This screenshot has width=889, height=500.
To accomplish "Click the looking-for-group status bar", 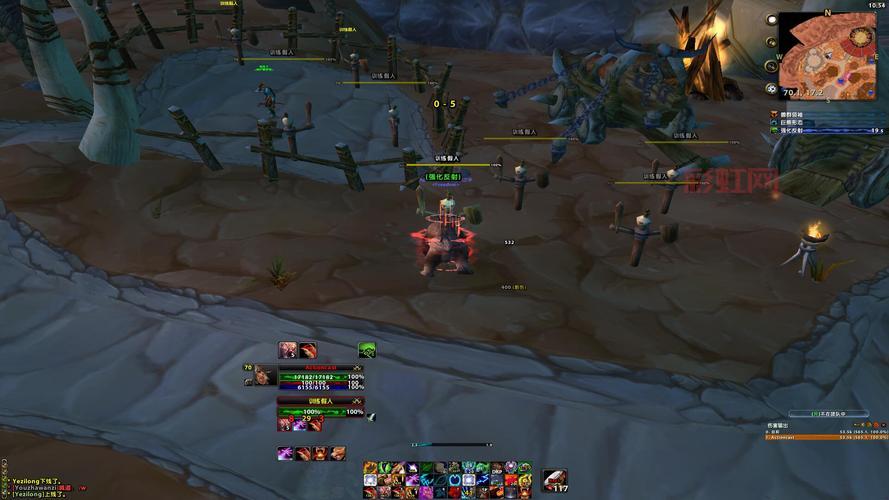I will point(825,413).
